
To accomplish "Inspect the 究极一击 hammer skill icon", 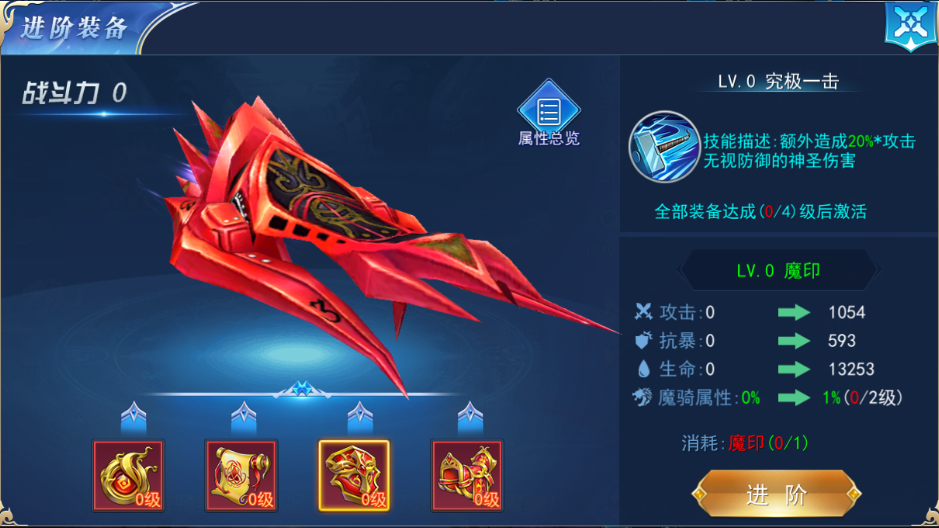I will pos(664,146).
